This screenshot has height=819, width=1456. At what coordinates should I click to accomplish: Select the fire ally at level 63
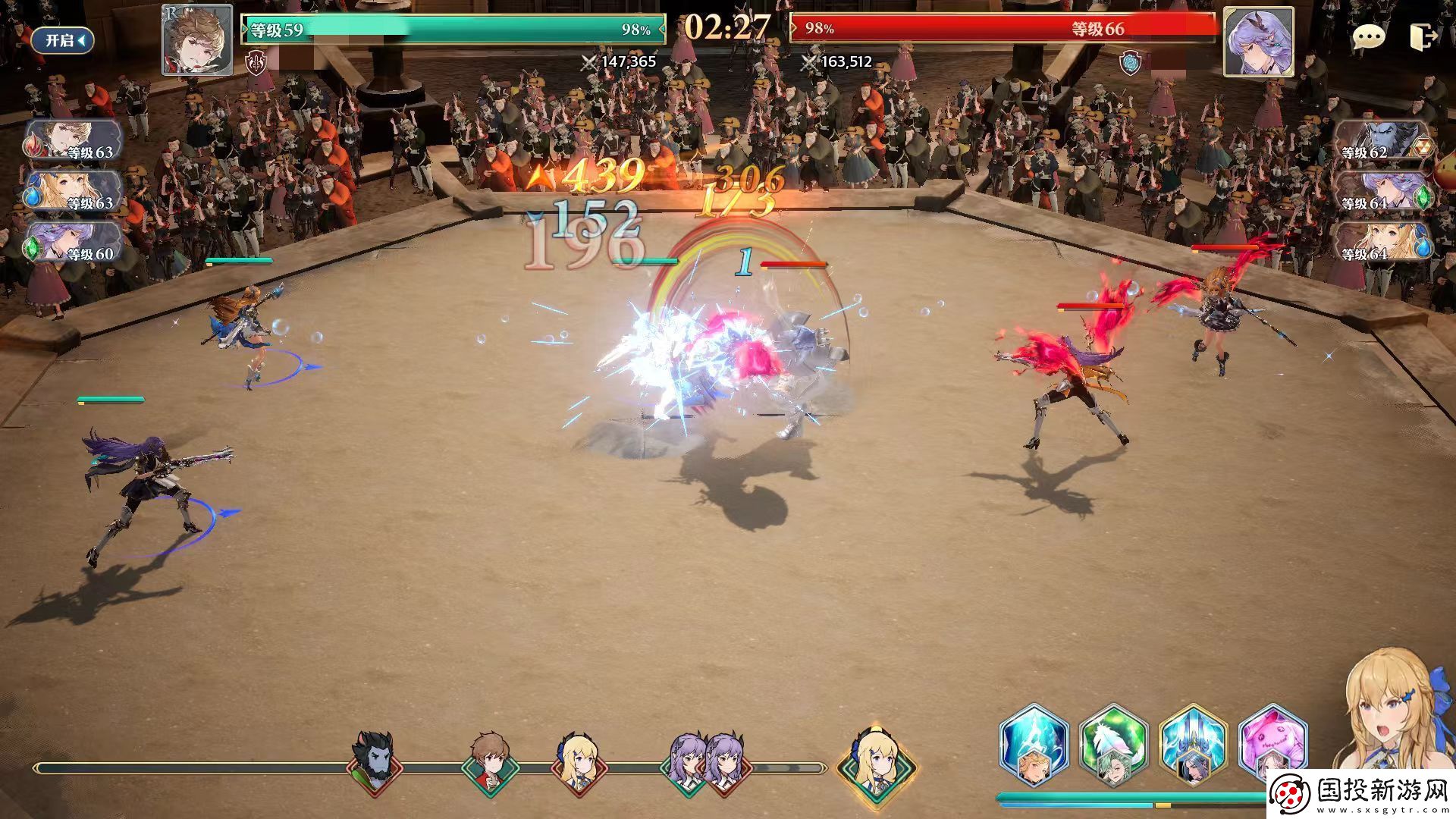tap(73, 142)
